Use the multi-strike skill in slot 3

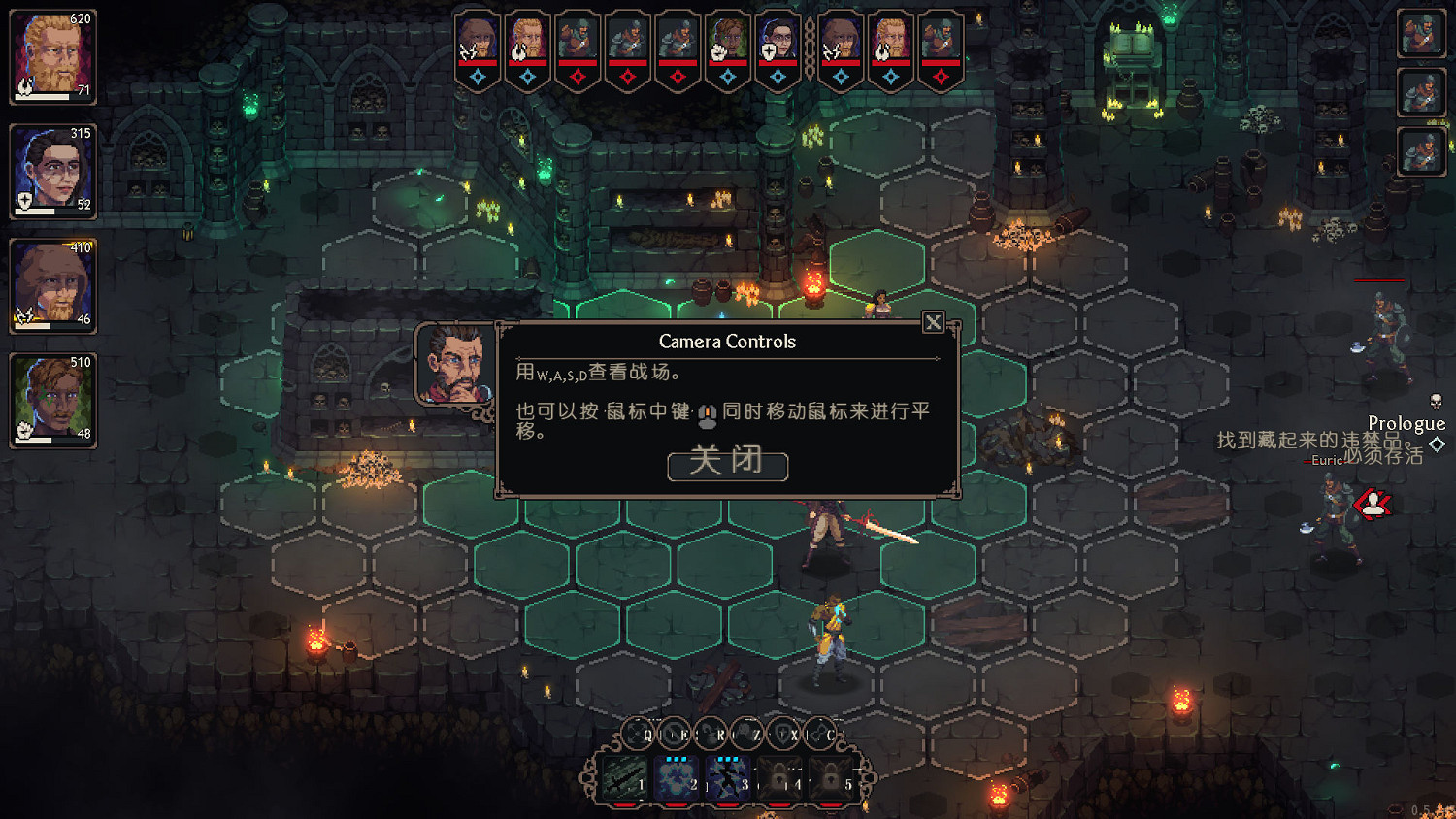pos(729,778)
